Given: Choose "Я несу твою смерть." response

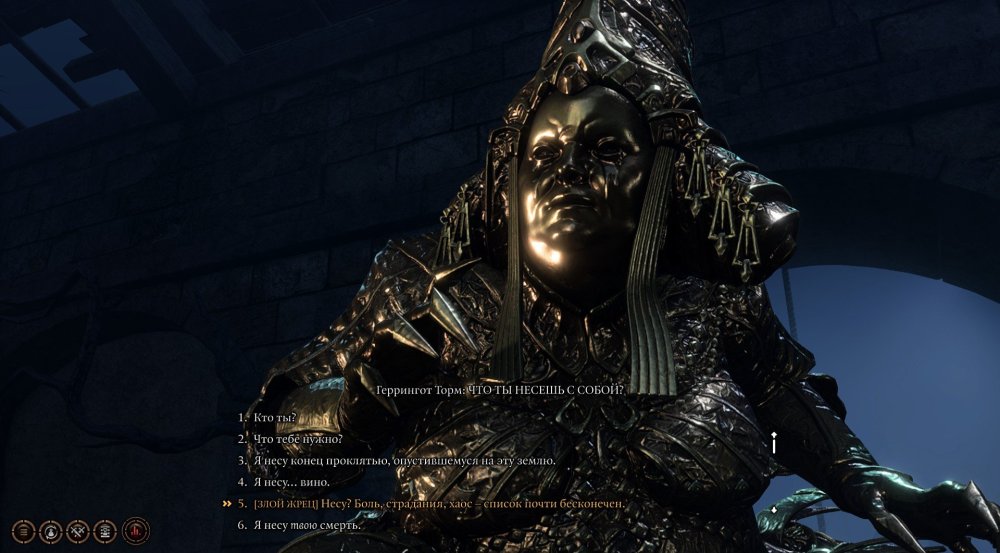Looking at the screenshot, I should pyautogui.click(x=306, y=525).
